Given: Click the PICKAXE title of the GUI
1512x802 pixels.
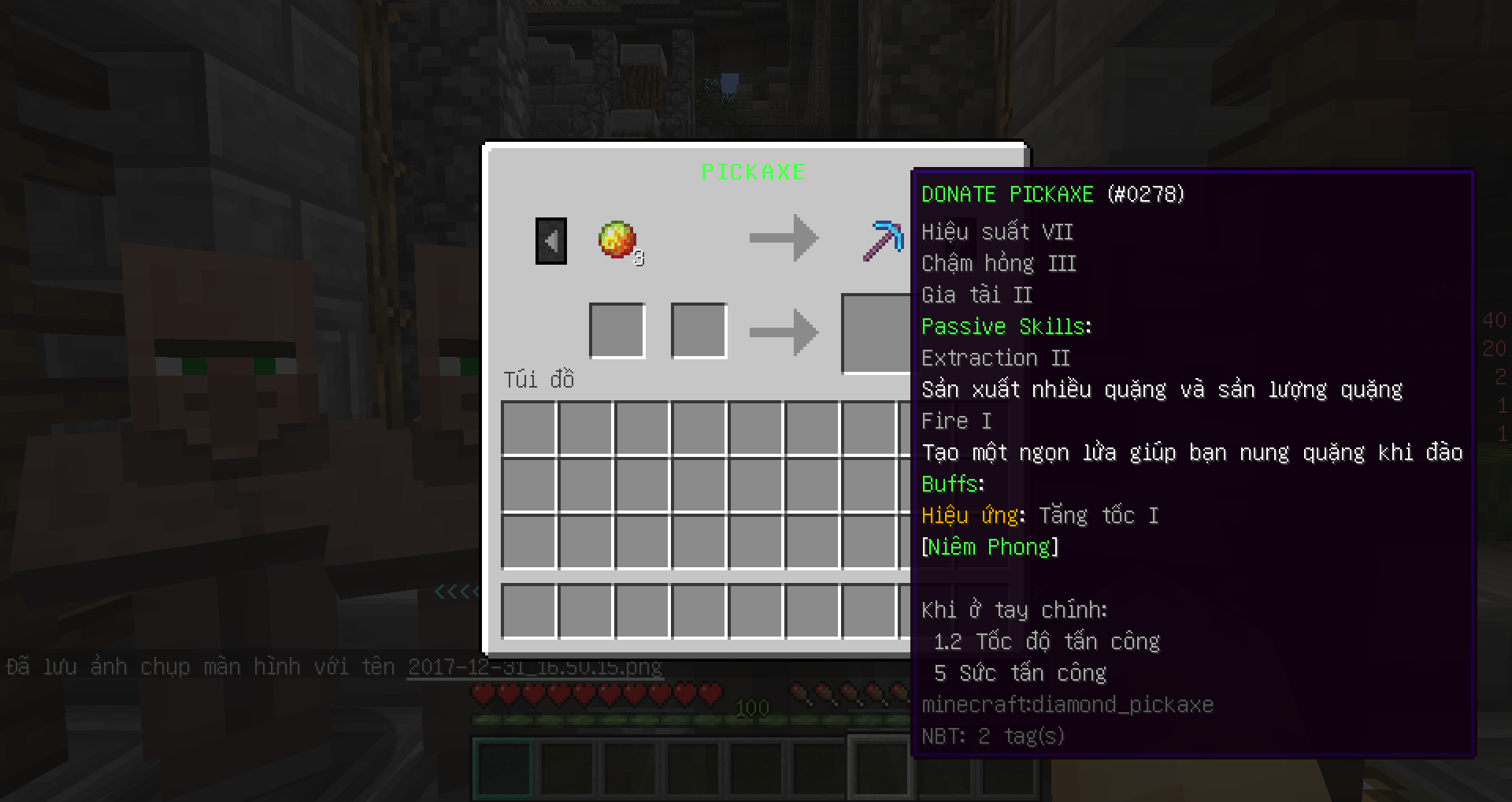Looking at the screenshot, I should 753,172.
